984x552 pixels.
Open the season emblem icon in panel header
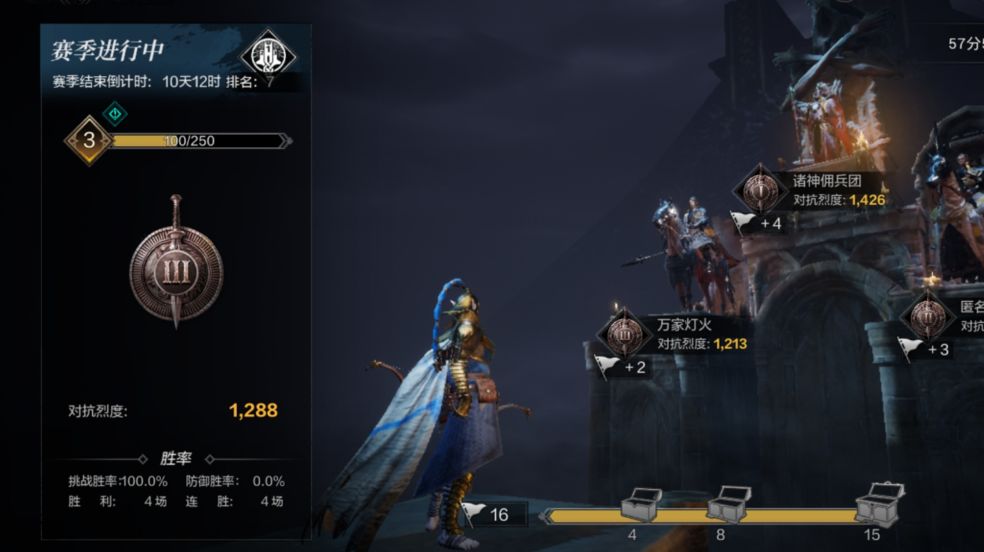(x=269, y=52)
